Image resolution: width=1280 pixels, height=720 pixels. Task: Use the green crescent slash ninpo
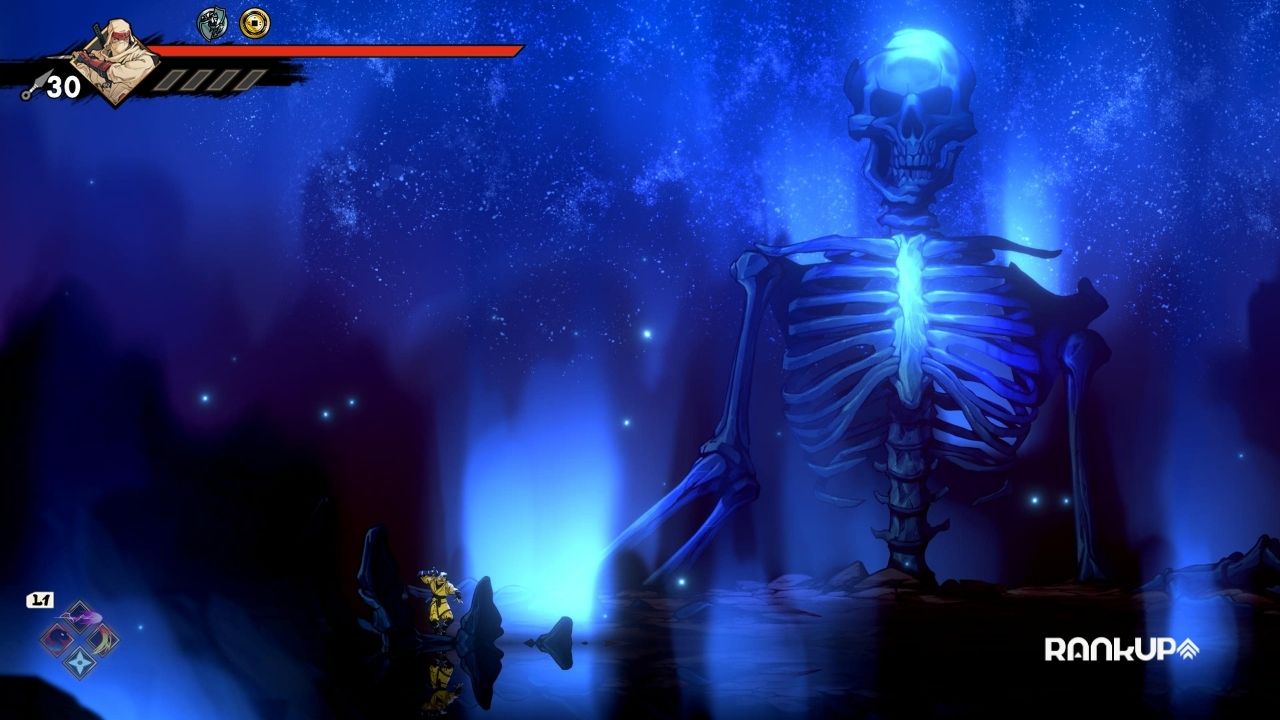click(x=101, y=638)
